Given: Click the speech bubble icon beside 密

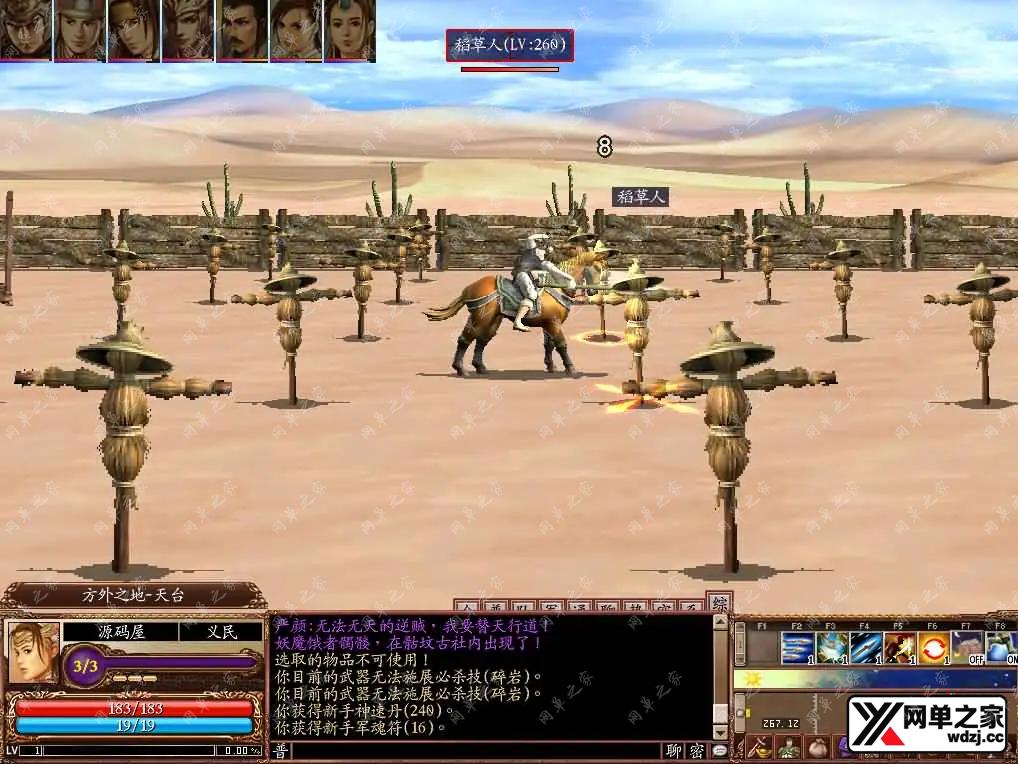Looking at the screenshot, I should [x=719, y=751].
